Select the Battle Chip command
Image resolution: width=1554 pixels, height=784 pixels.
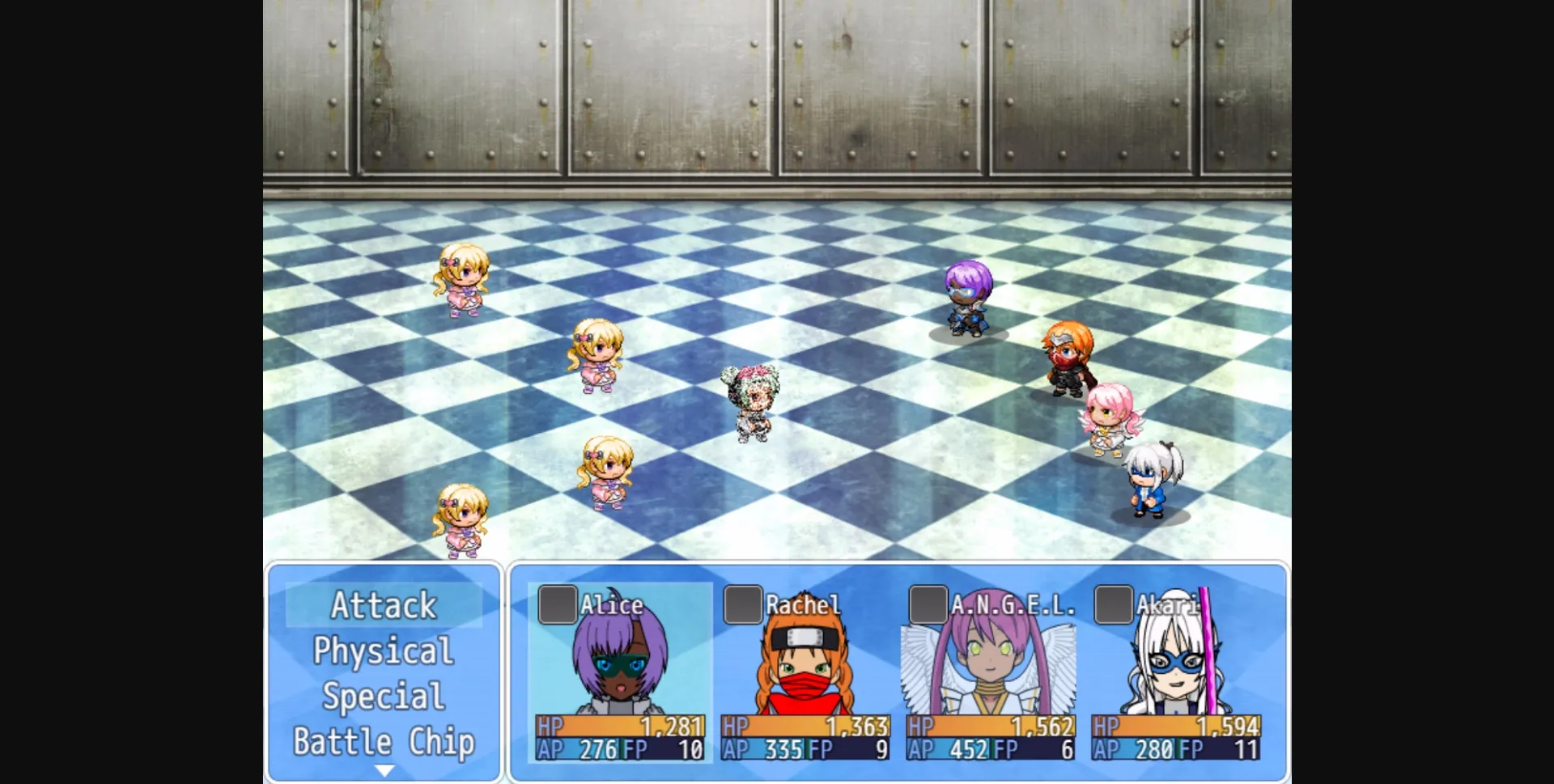point(384,740)
